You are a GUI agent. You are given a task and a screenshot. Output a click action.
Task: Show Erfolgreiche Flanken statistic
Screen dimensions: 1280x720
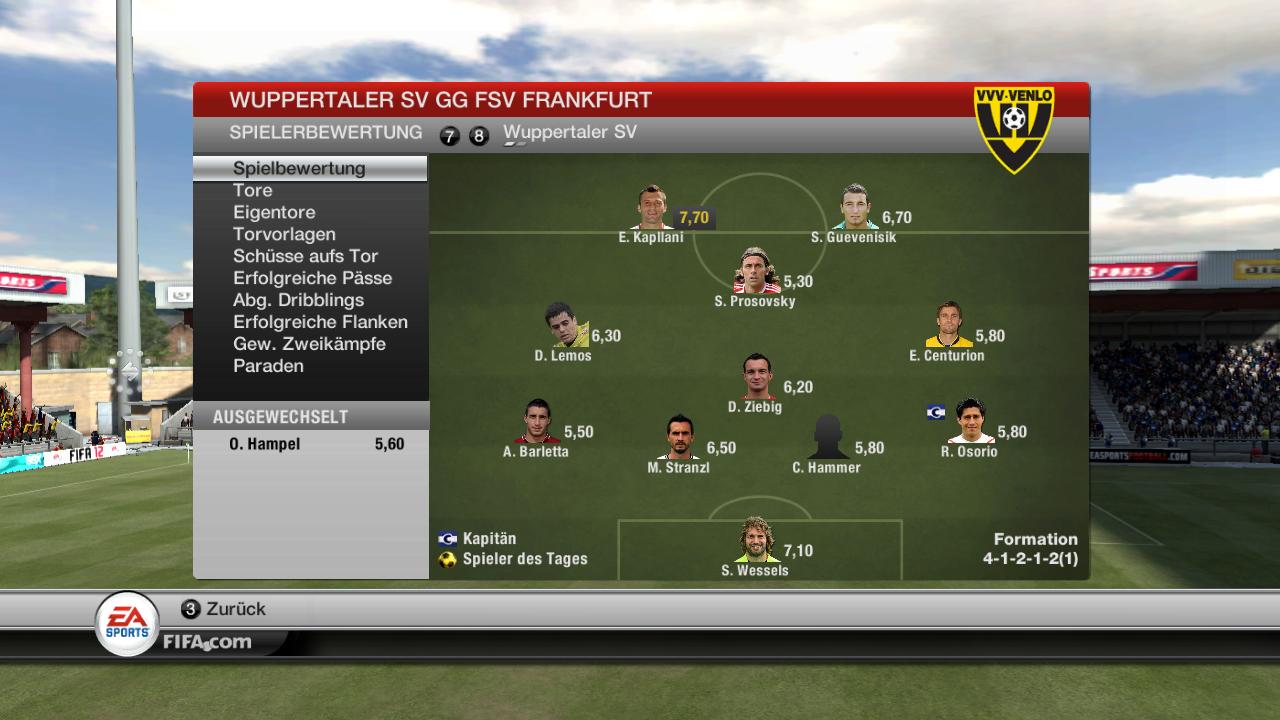point(320,322)
